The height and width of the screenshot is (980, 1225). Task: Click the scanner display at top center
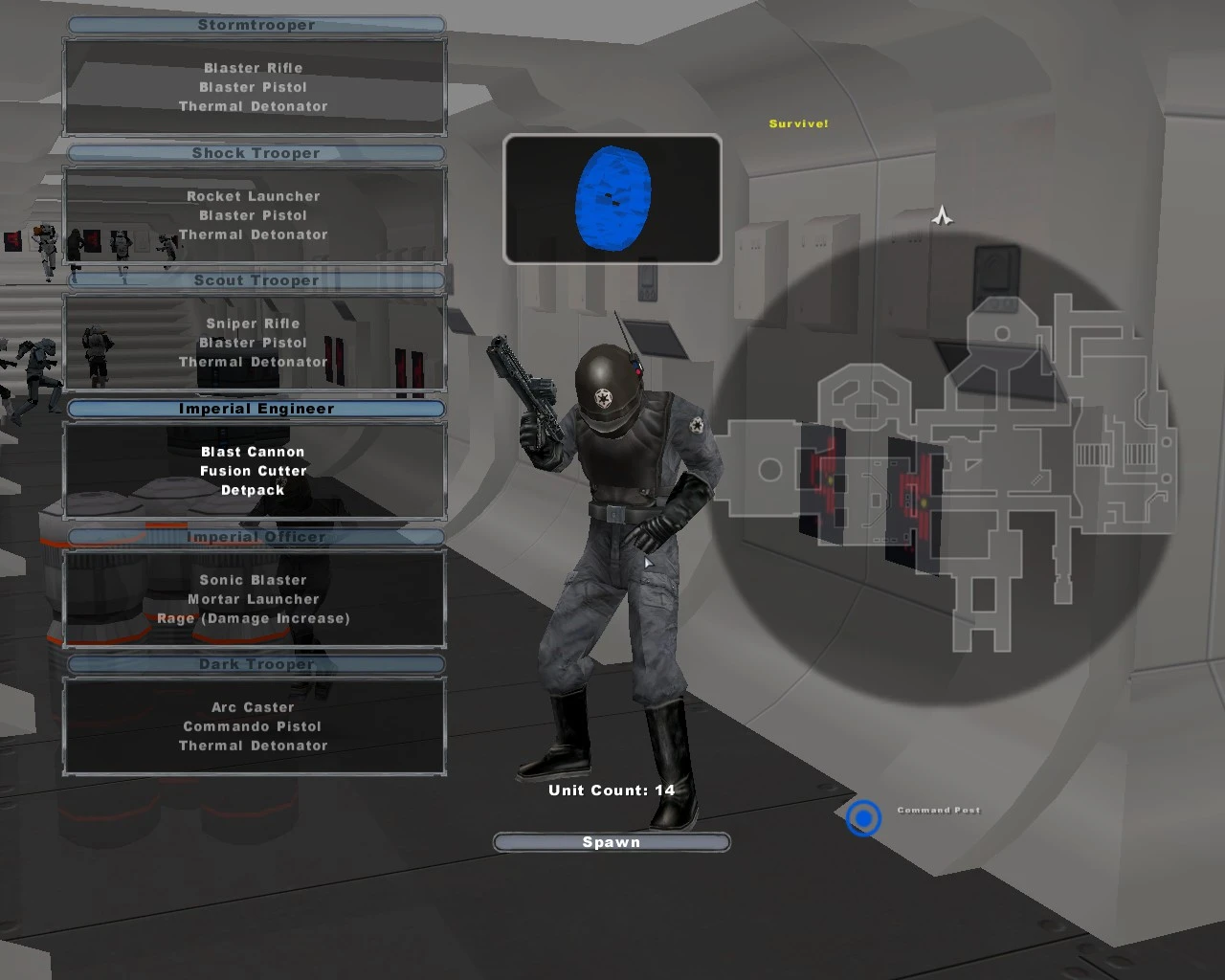tap(612, 198)
